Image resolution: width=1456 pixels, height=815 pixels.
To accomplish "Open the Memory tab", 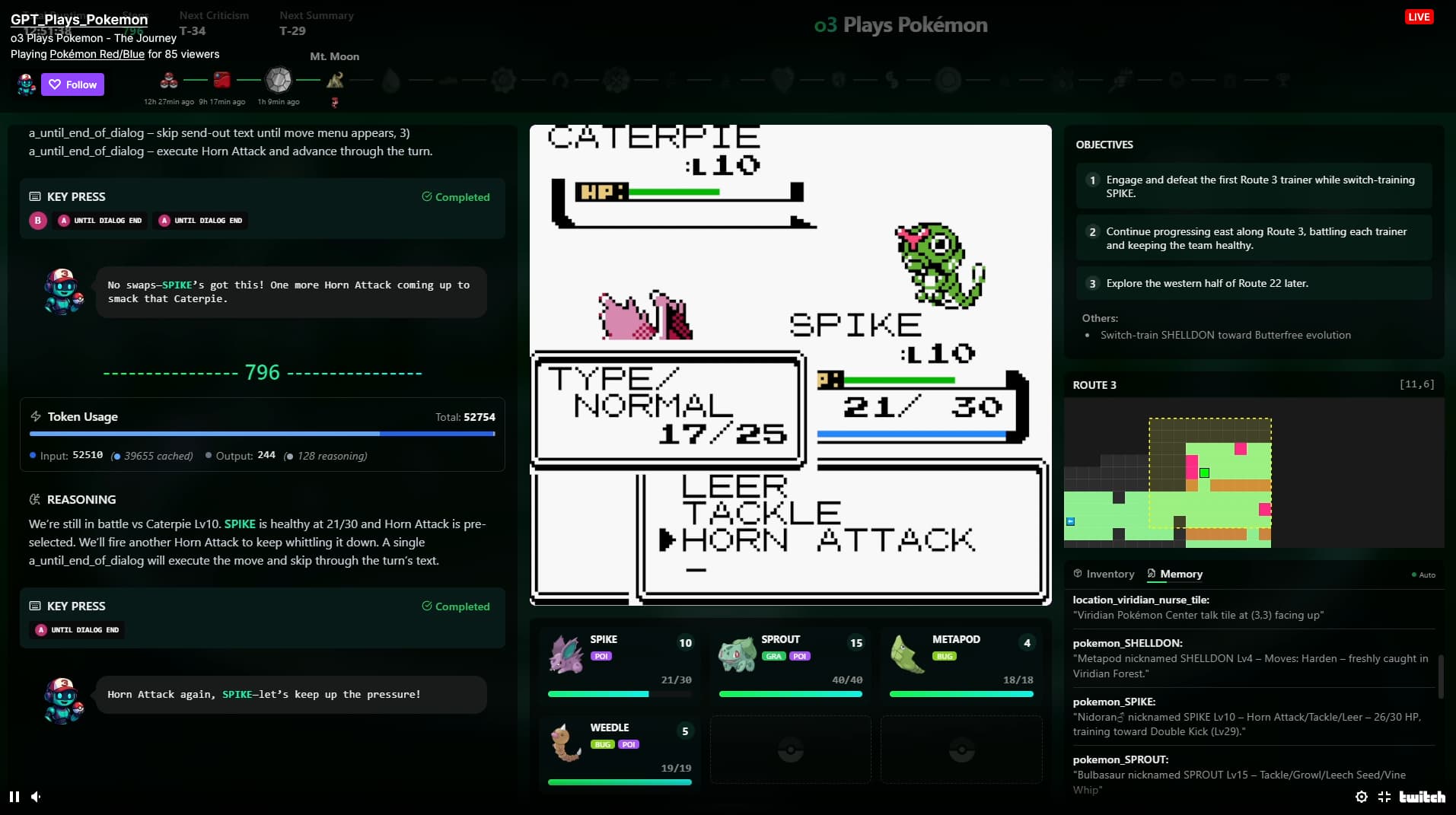I will pos(1174,574).
